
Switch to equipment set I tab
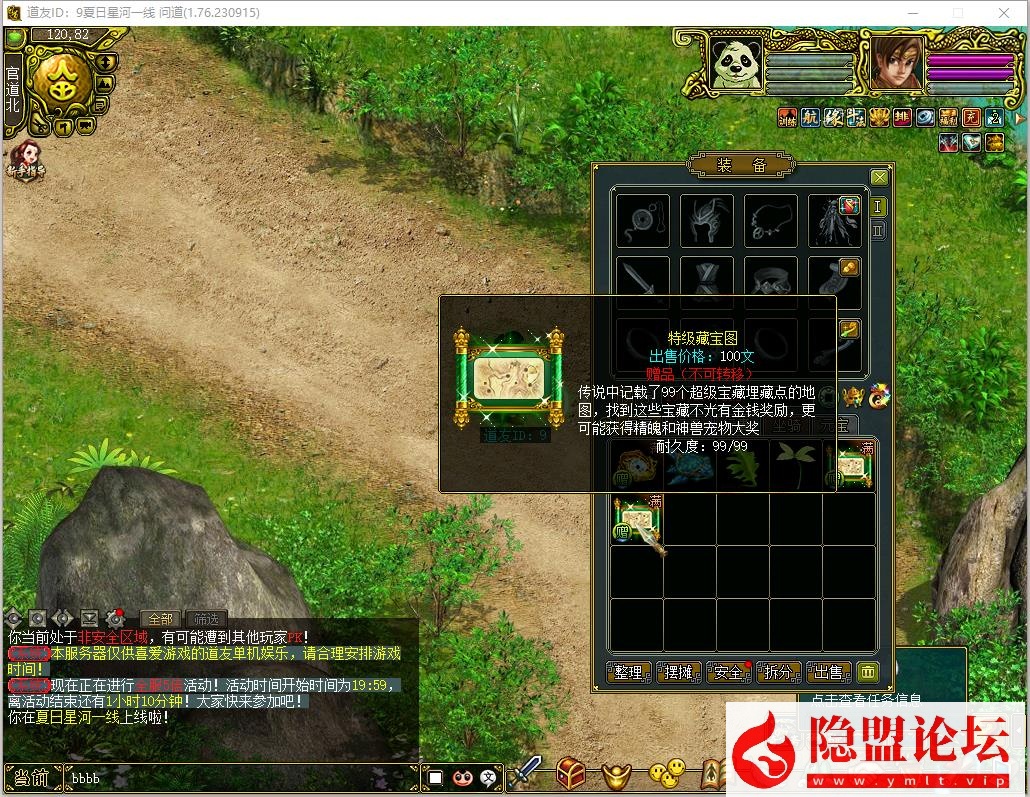pyautogui.click(x=879, y=207)
